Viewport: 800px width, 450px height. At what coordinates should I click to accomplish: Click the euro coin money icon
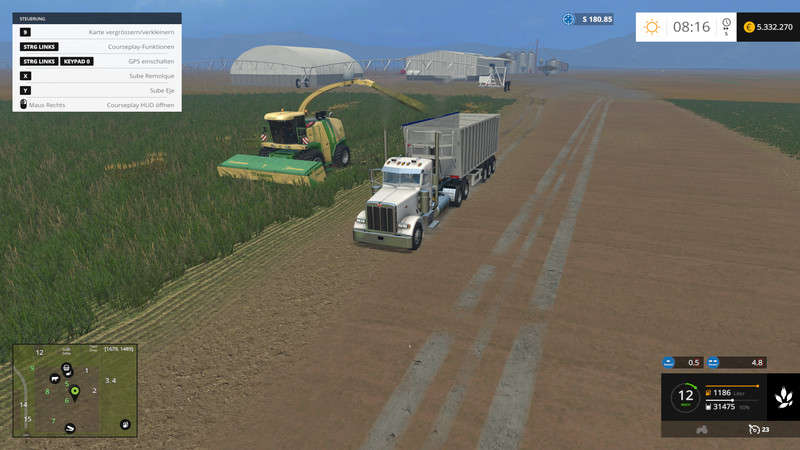[749, 27]
